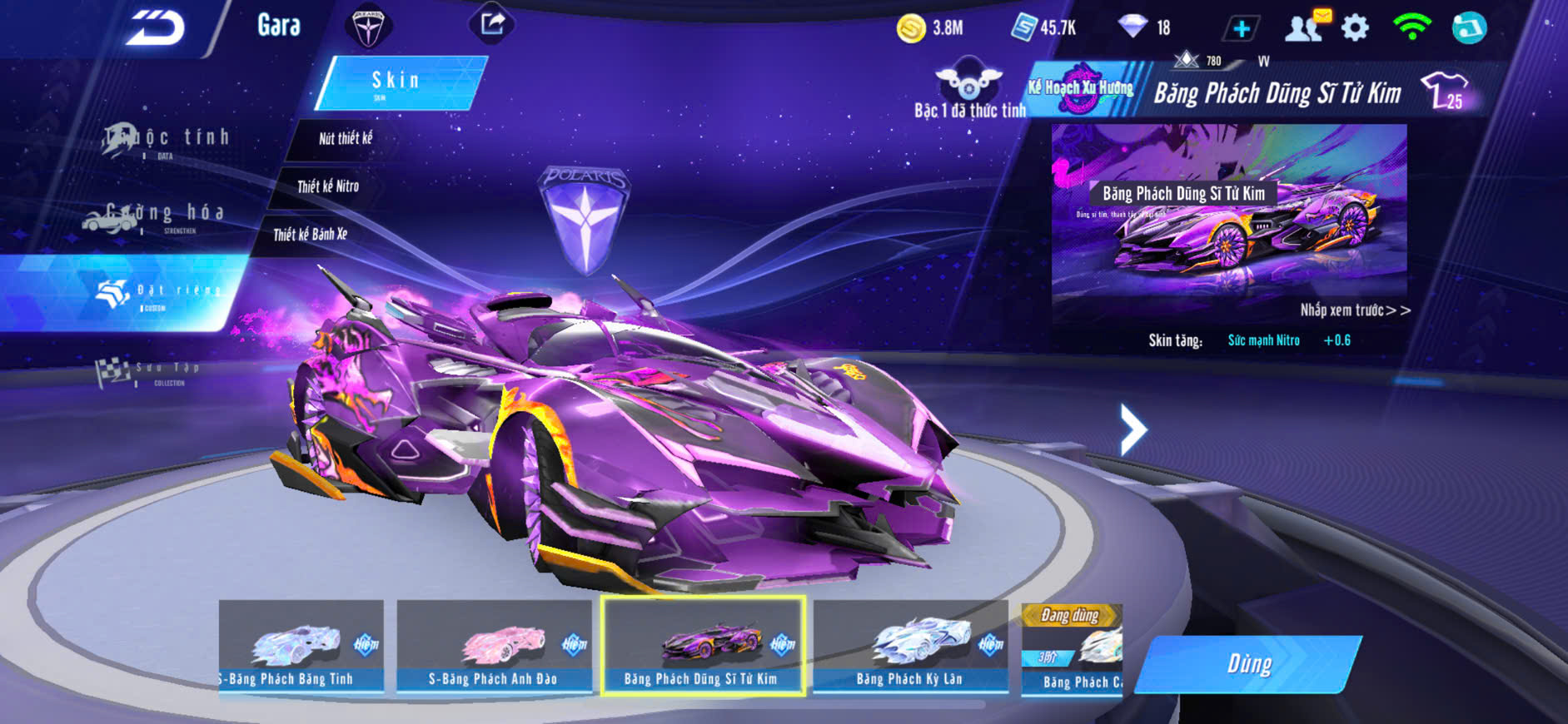Select the Đặt riêng custom menu

pyautogui.click(x=158, y=293)
